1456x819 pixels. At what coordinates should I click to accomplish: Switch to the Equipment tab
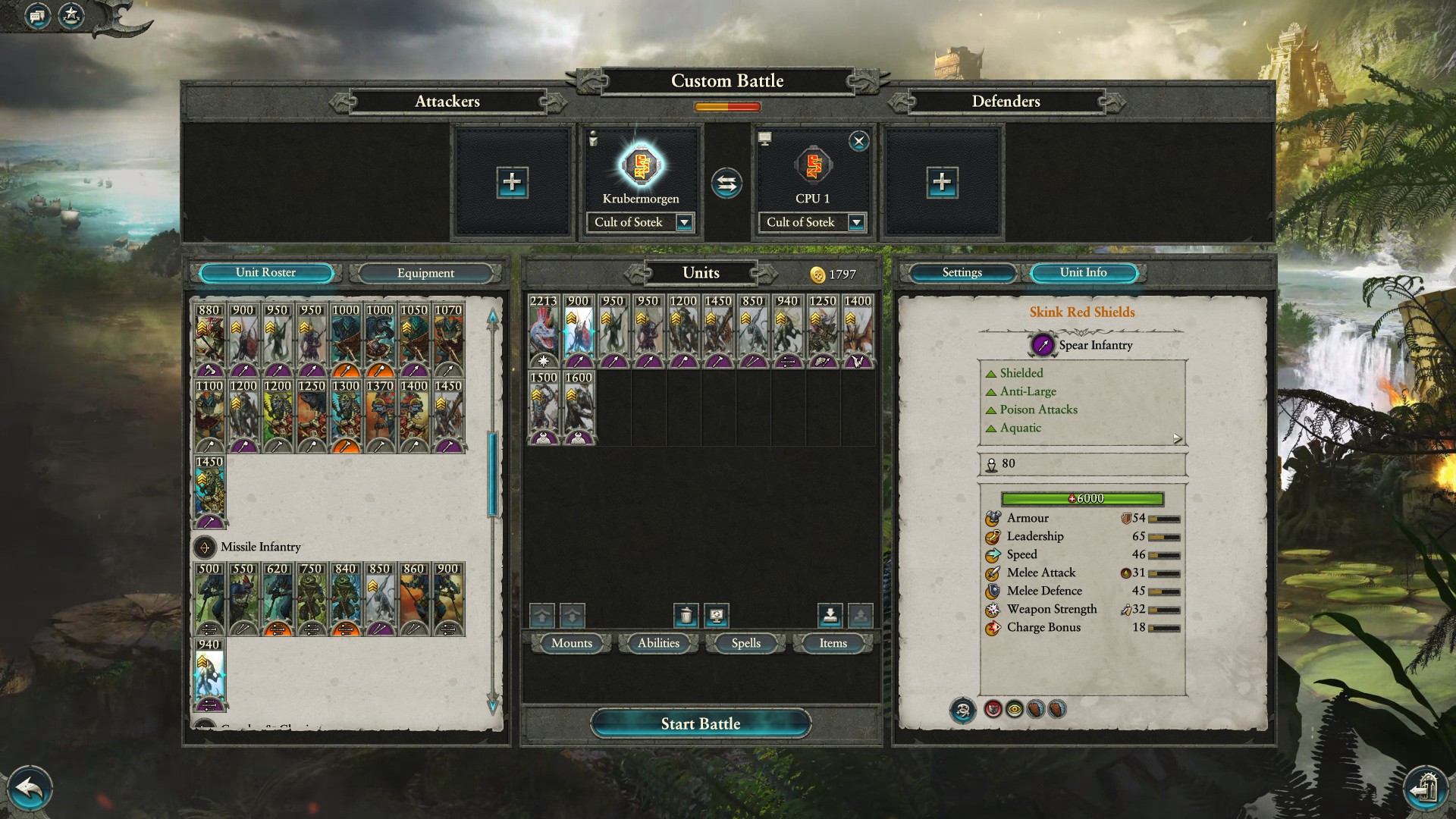[x=425, y=273]
